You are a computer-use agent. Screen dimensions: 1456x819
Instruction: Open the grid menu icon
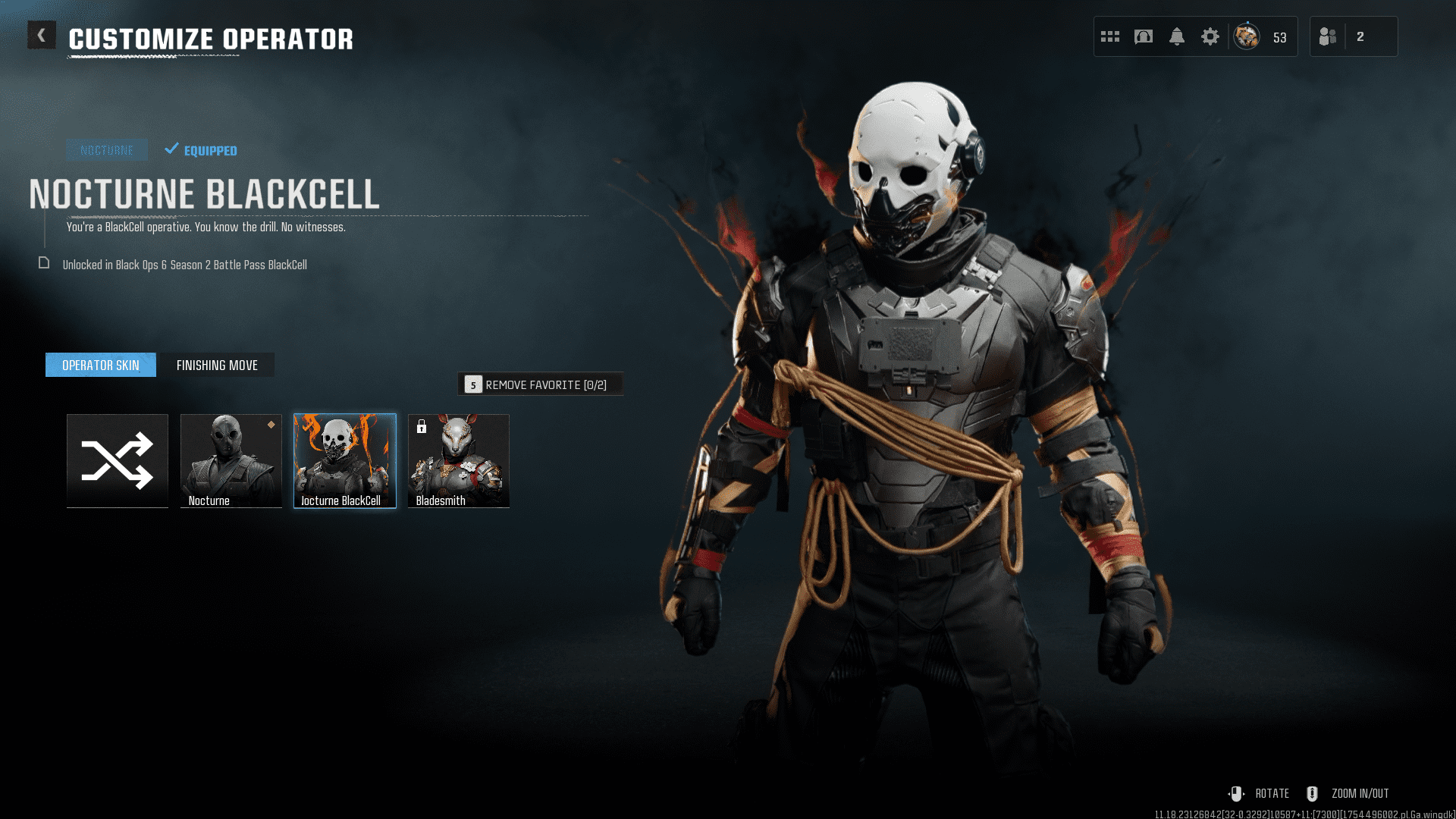click(1110, 36)
